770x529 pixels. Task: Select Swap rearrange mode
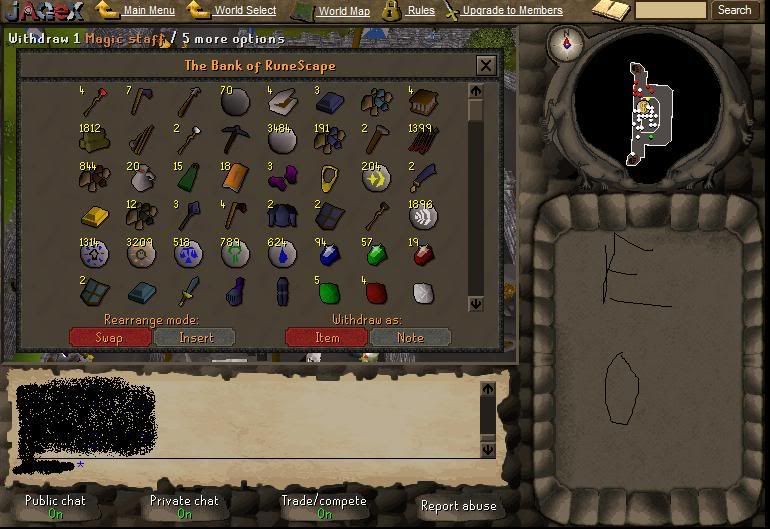click(109, 337)
